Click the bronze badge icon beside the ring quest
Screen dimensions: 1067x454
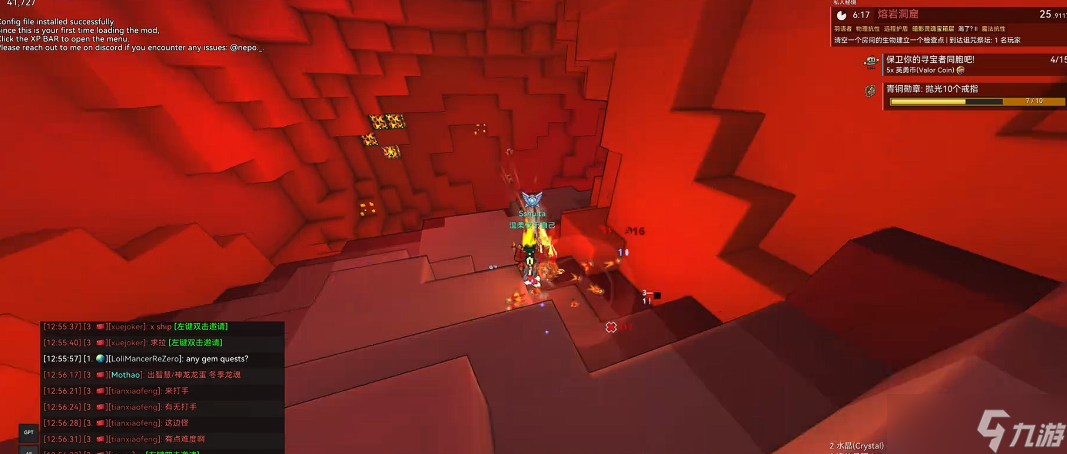[x=871, y=92]
